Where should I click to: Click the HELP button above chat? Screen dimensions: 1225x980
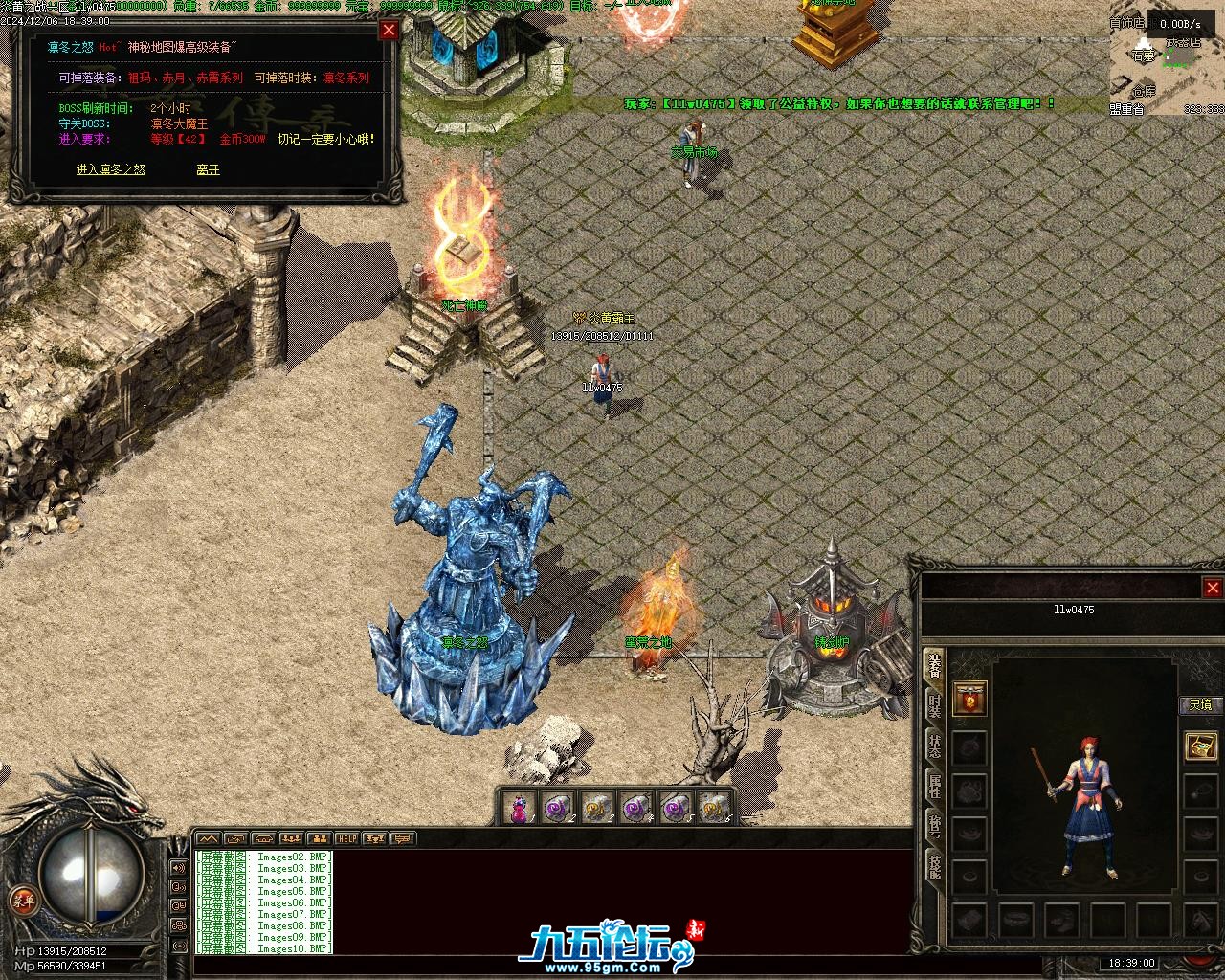346,839
